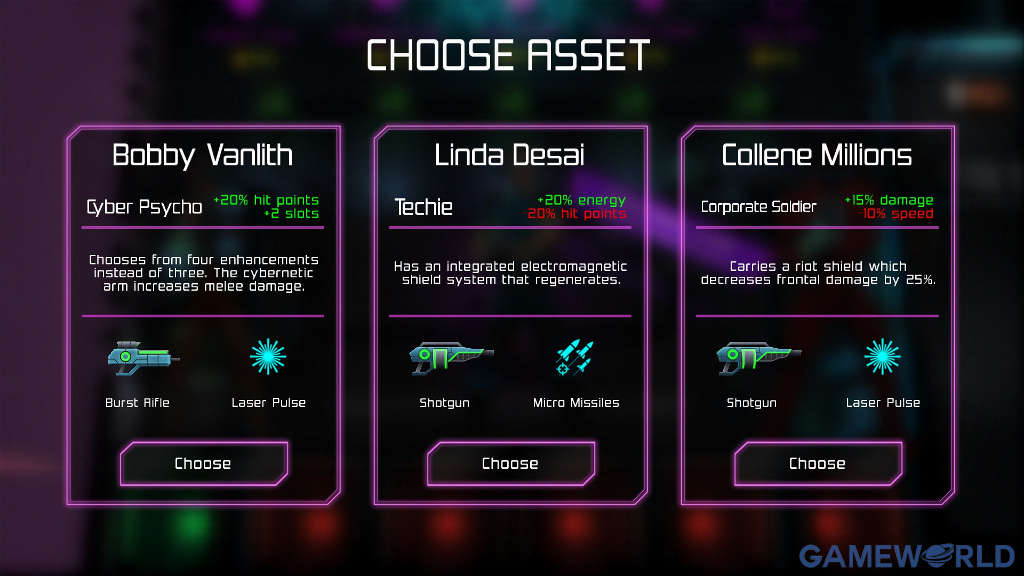Screen dimensions: 1024x576
Task: Click the Cyber Psycho class label
Action: click(144, 207)
